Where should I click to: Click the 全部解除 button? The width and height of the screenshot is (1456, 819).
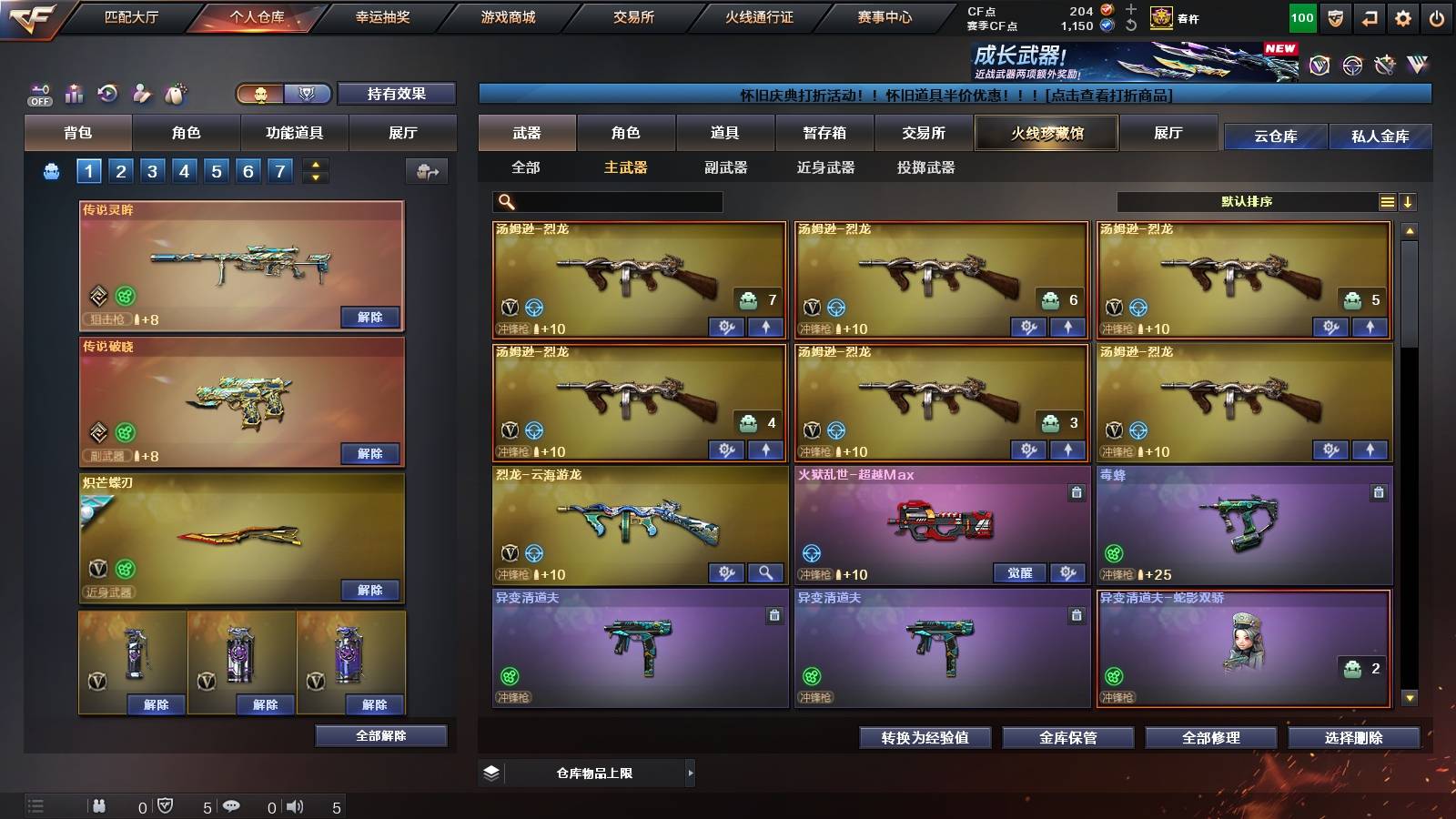381,735
